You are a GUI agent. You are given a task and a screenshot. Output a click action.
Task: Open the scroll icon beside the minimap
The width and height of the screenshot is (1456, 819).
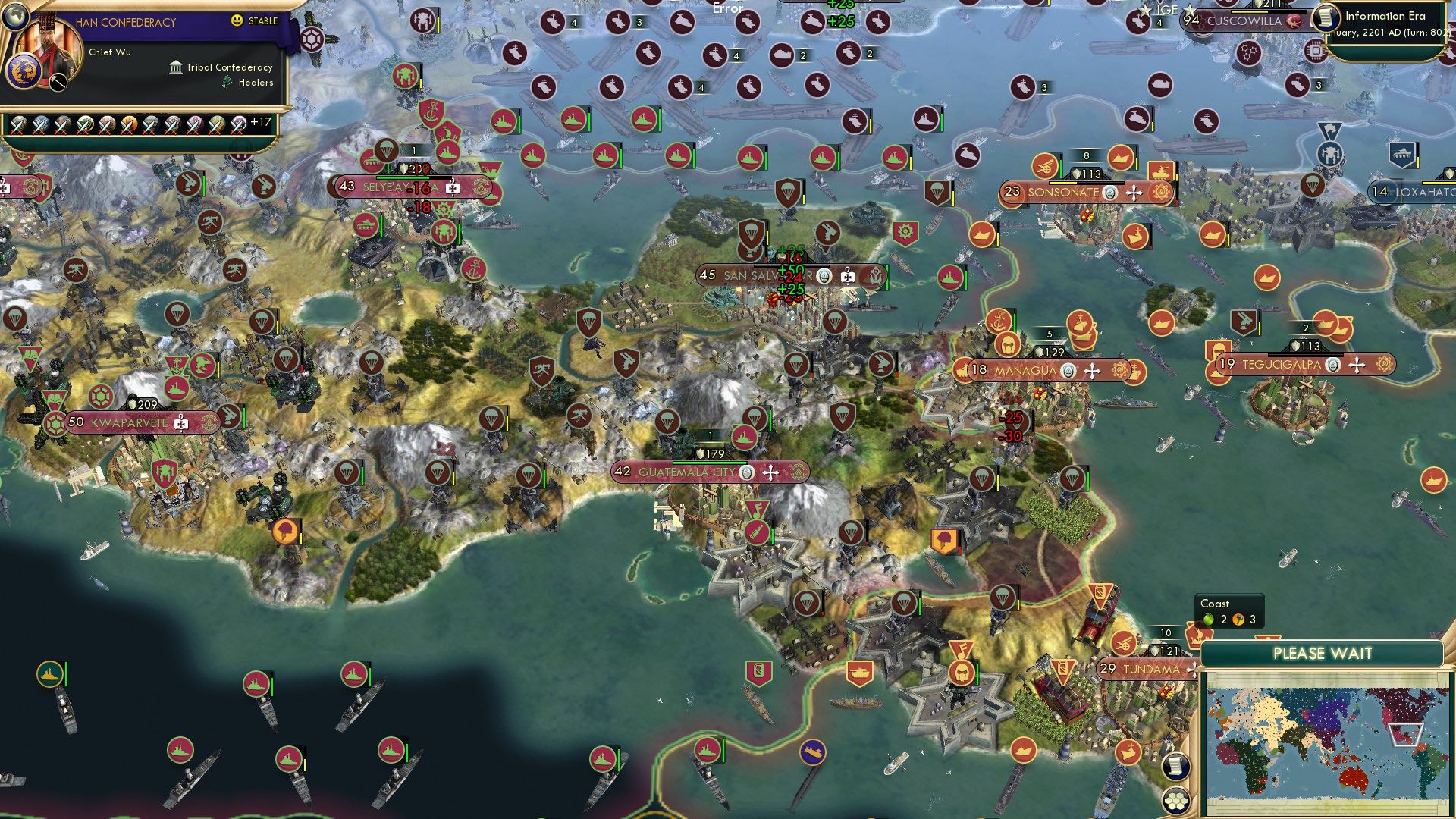1175,766
